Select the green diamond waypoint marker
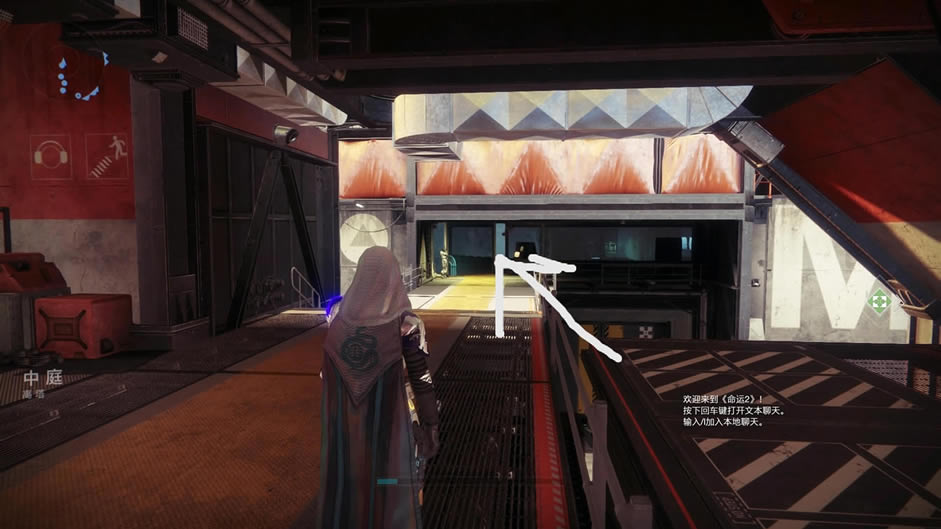Viewport: 941px width, 529px height. click(879, 301)
